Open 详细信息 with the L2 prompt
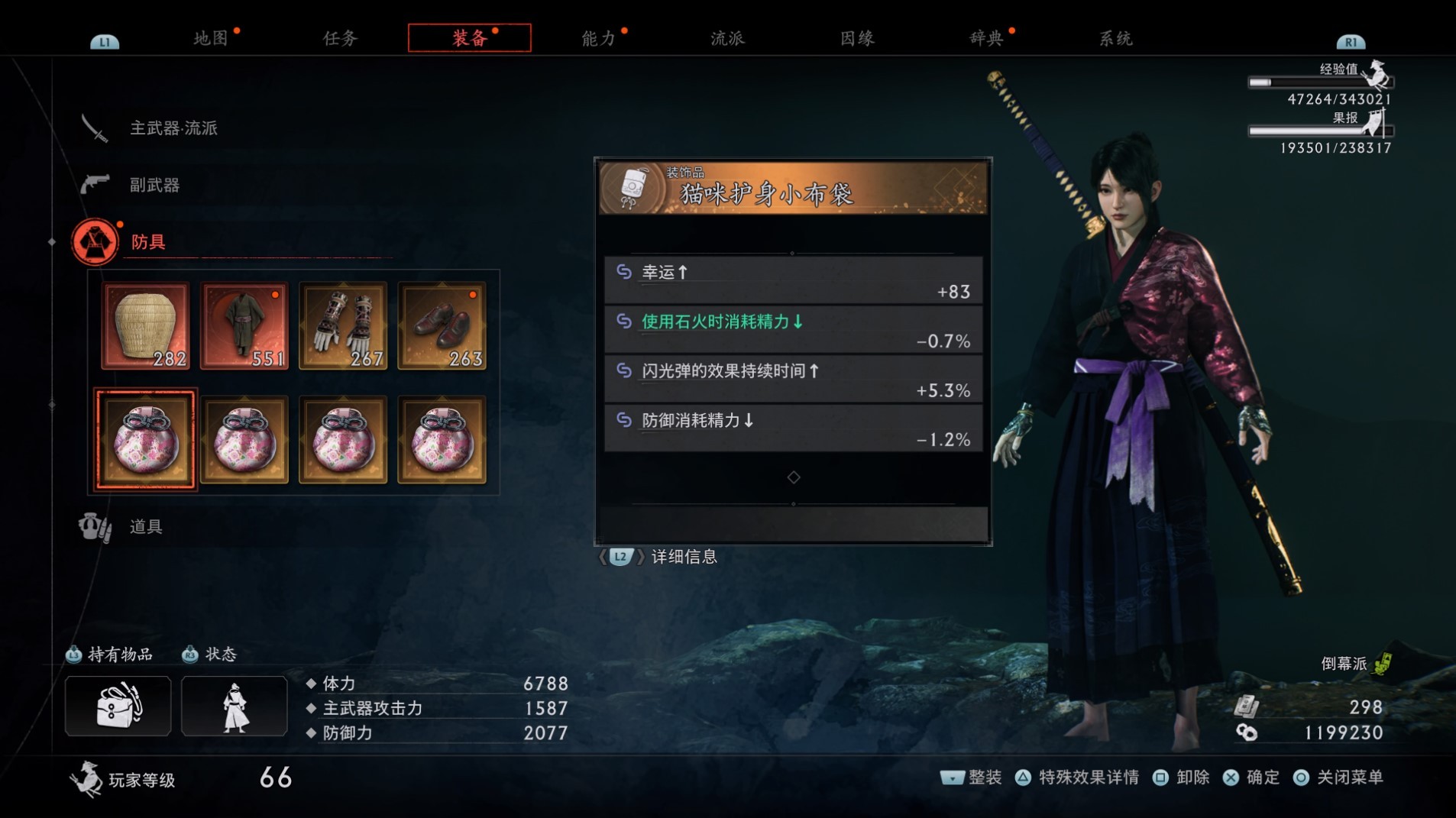 tap(682, 557)
